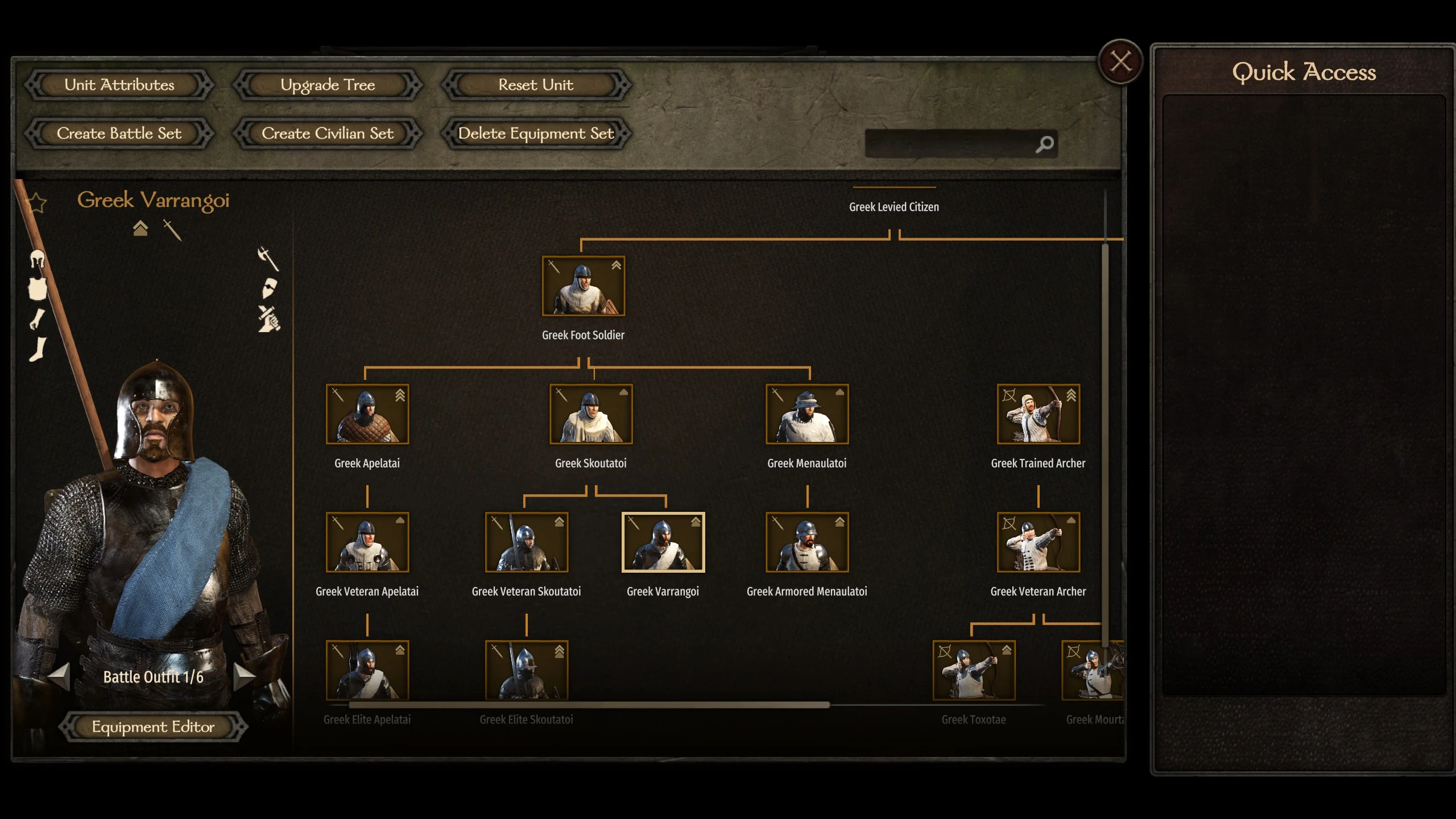Show the Upgrade Tree
This screenshot has height=819, width=1456.
328,85
